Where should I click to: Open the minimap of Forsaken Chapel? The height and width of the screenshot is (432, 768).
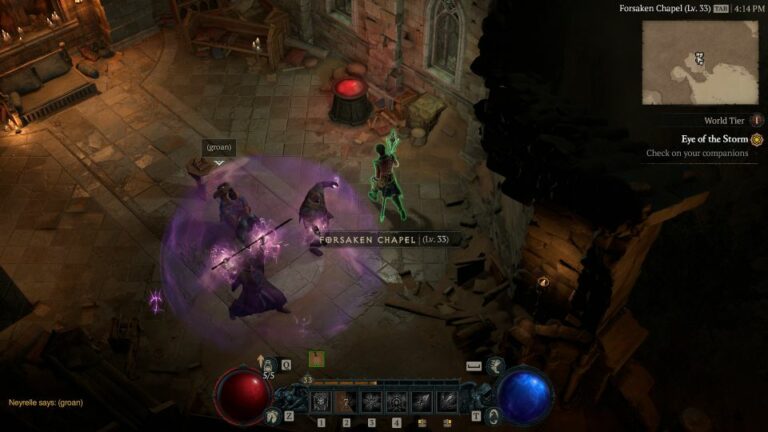click(700, 62)
